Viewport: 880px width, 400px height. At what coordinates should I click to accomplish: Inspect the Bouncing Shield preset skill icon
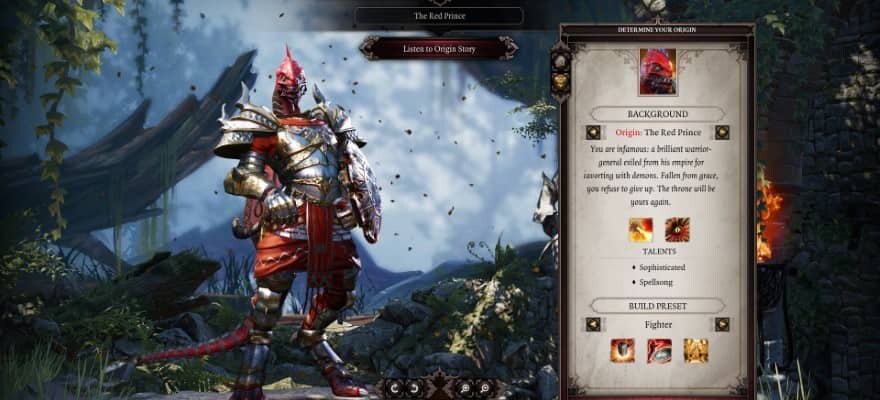click(x=659, y=350)
